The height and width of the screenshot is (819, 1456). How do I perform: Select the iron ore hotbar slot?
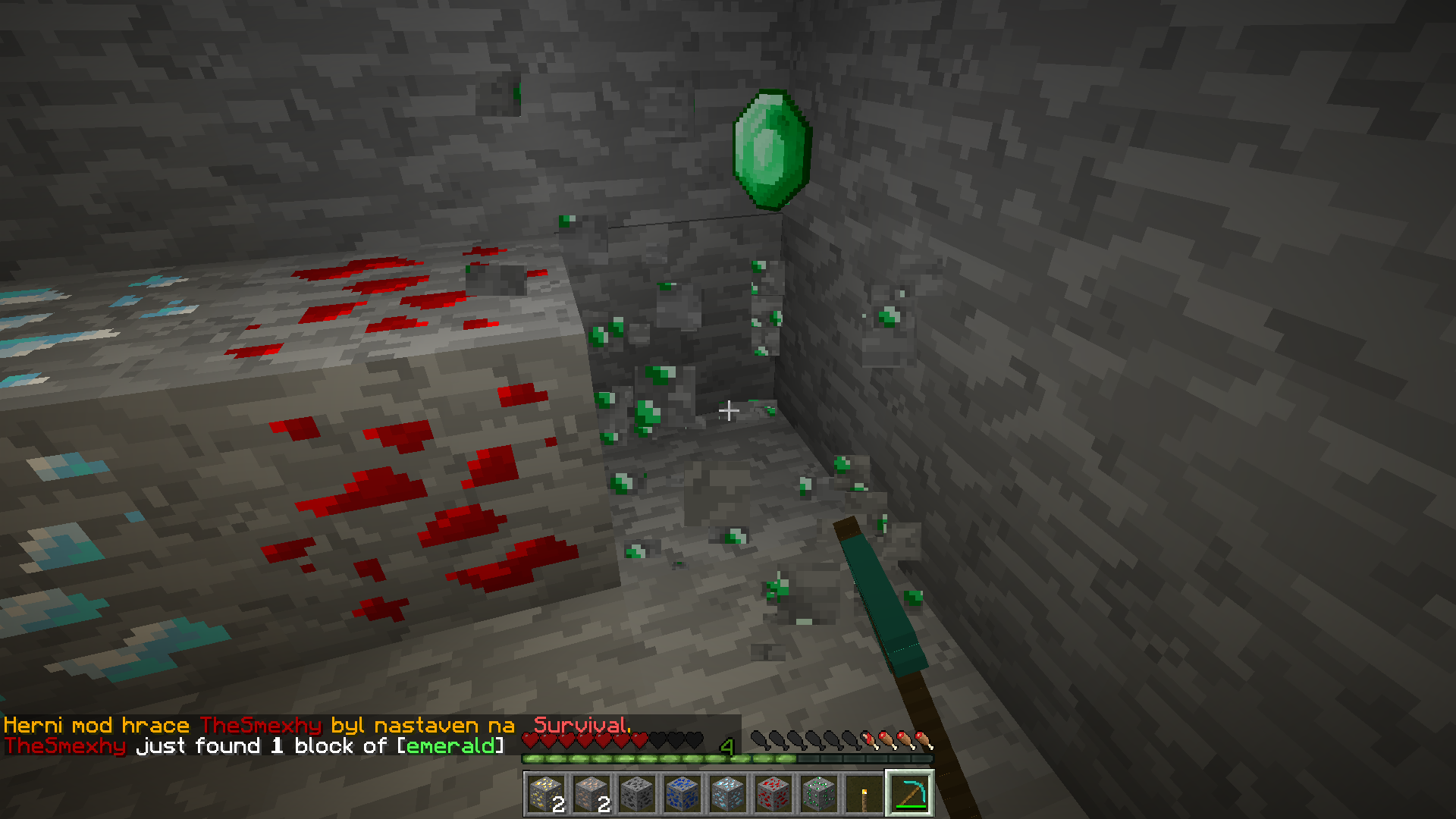(x=591, y=794)
